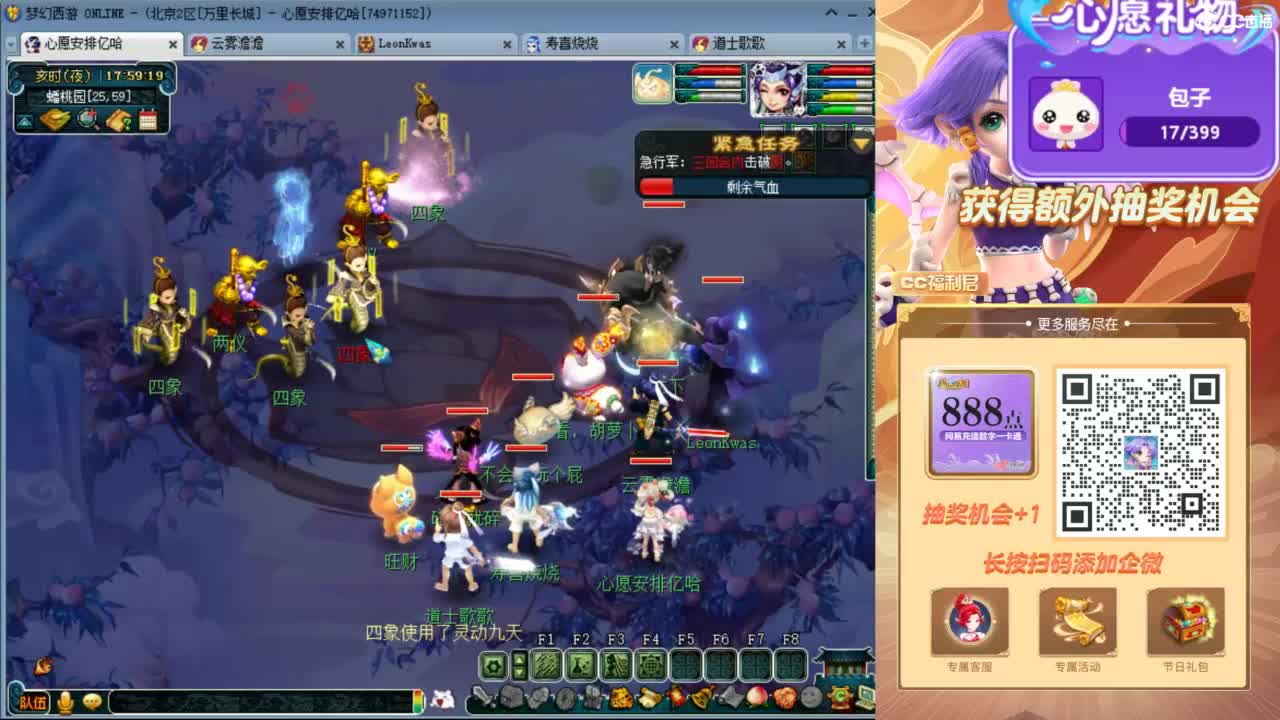The width and height of the screenshot is (1280, 720).
Task: Click the magnifier map-search icon
Action: (86, 119)
